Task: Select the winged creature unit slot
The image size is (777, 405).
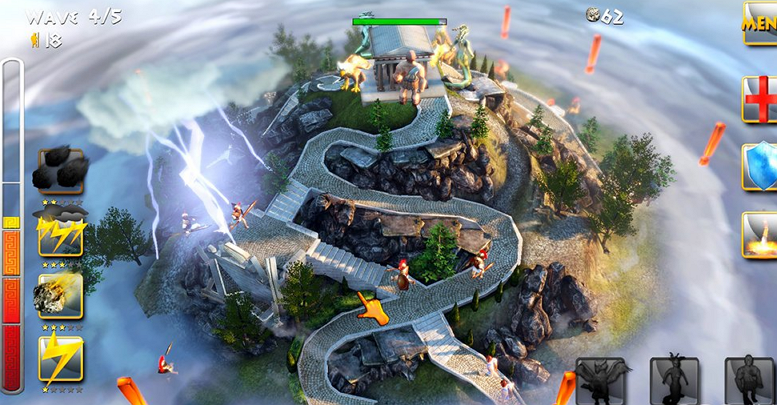Action: click(x=601, y=382)
